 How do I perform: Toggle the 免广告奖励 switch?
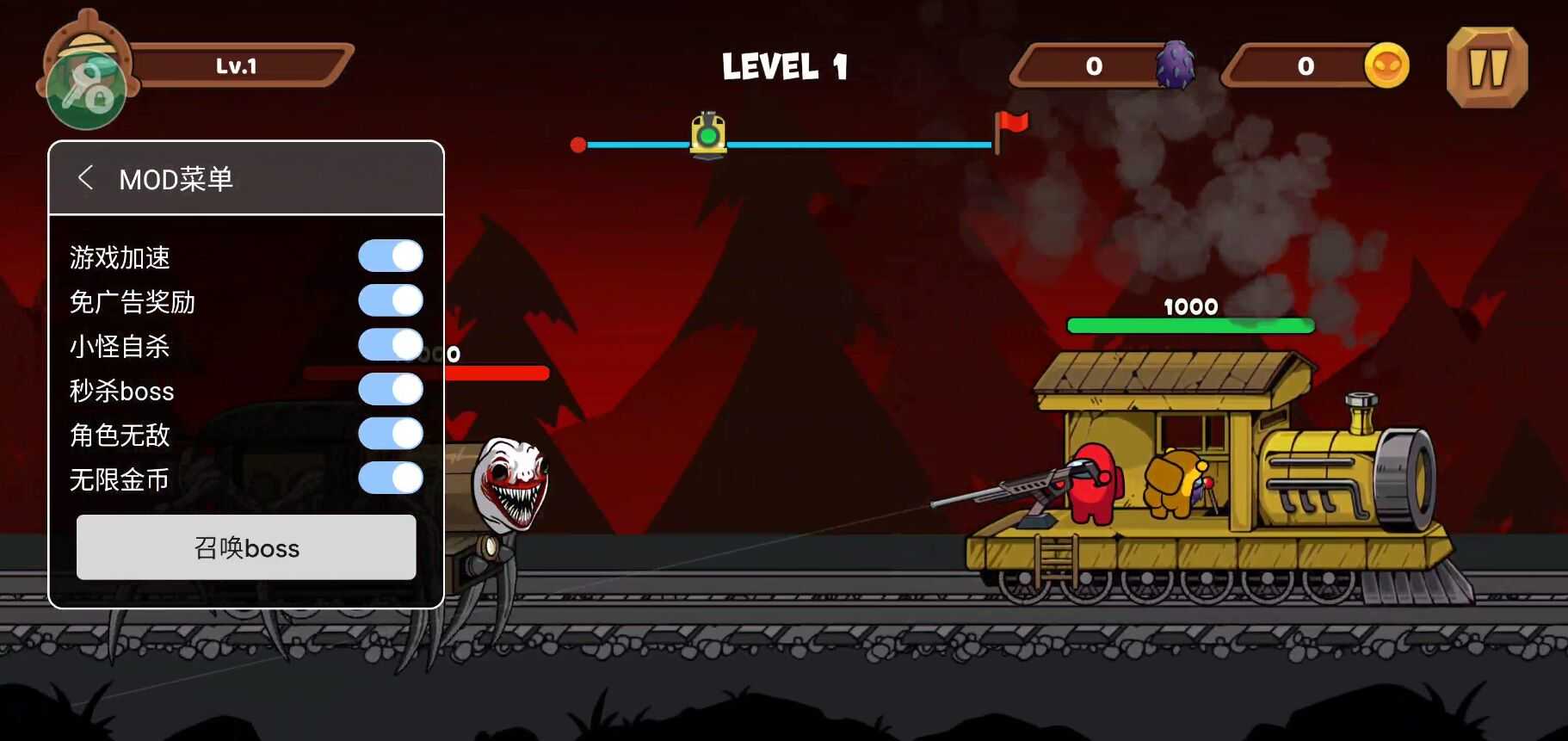point(391,300)
